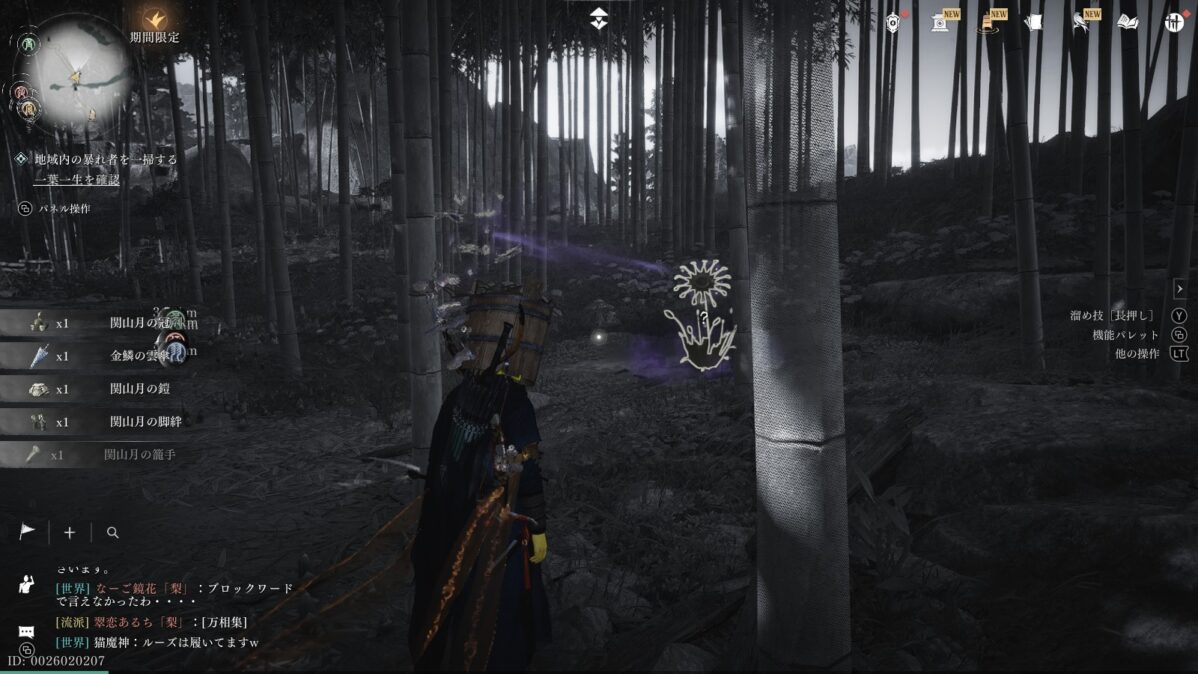Open the emote figure icon beside chat
Screen dimensions: 1198x674
(27, 586)
